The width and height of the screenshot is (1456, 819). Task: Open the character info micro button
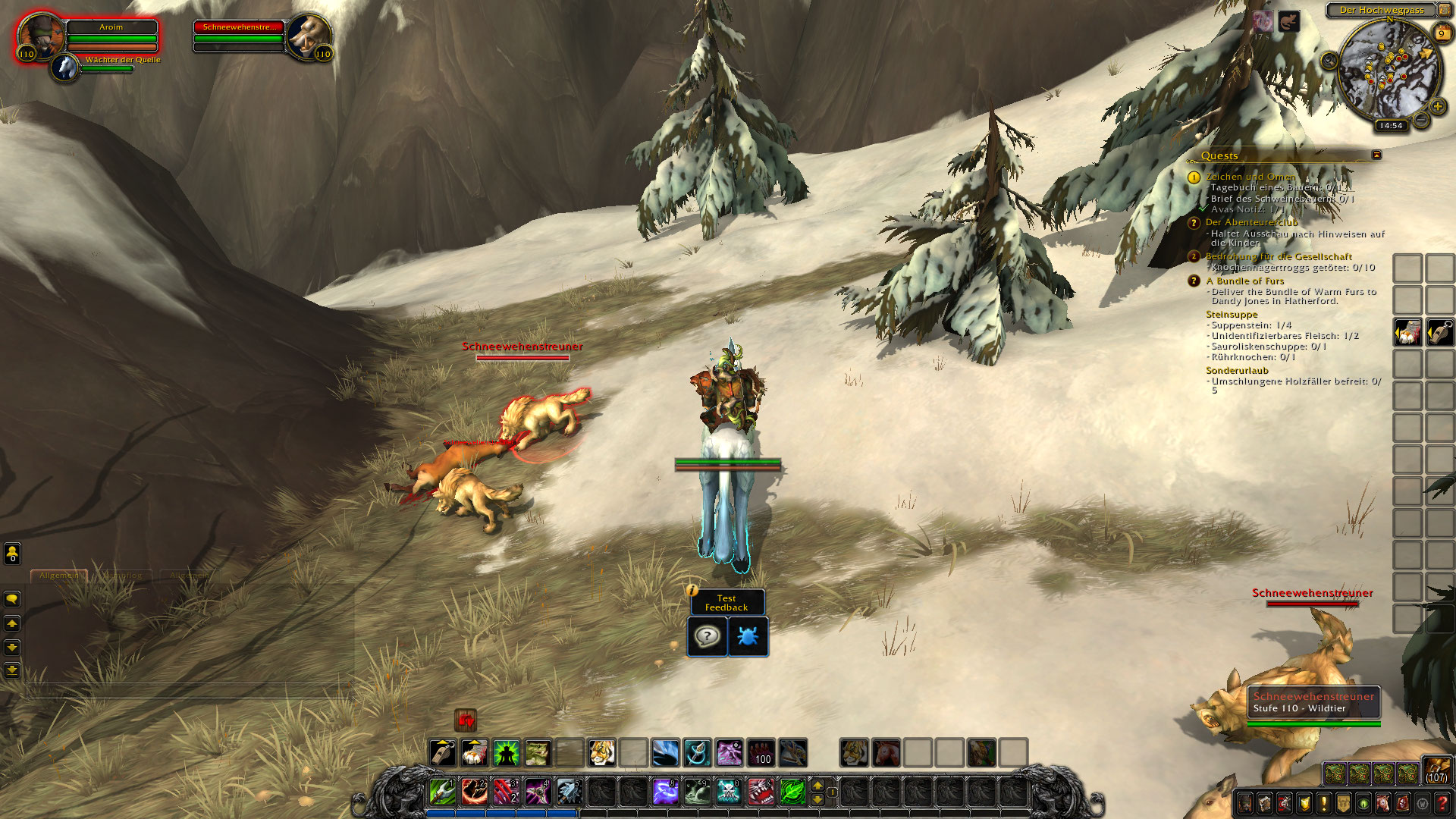1245,802
